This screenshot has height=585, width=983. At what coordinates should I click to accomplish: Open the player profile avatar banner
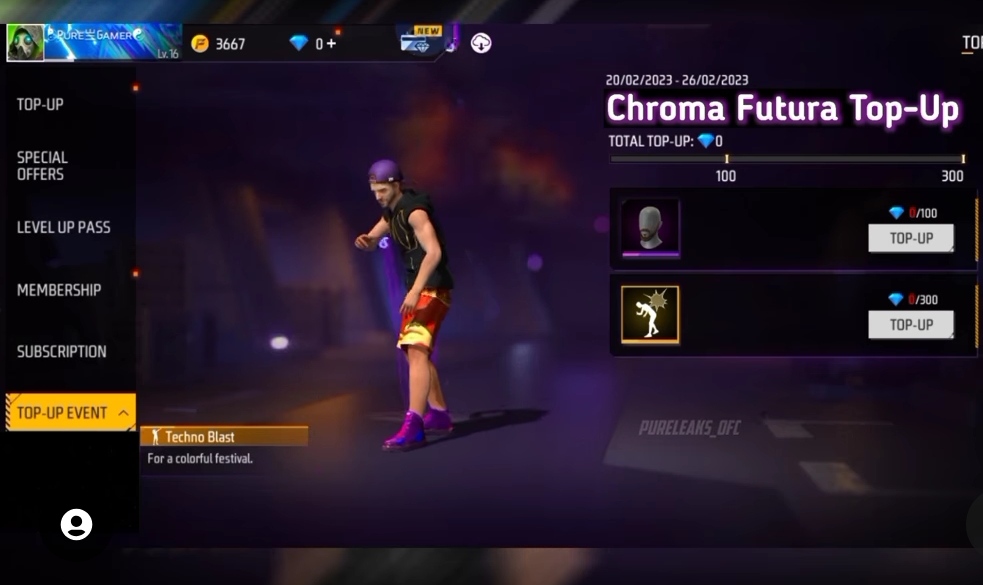click(94, 42)
